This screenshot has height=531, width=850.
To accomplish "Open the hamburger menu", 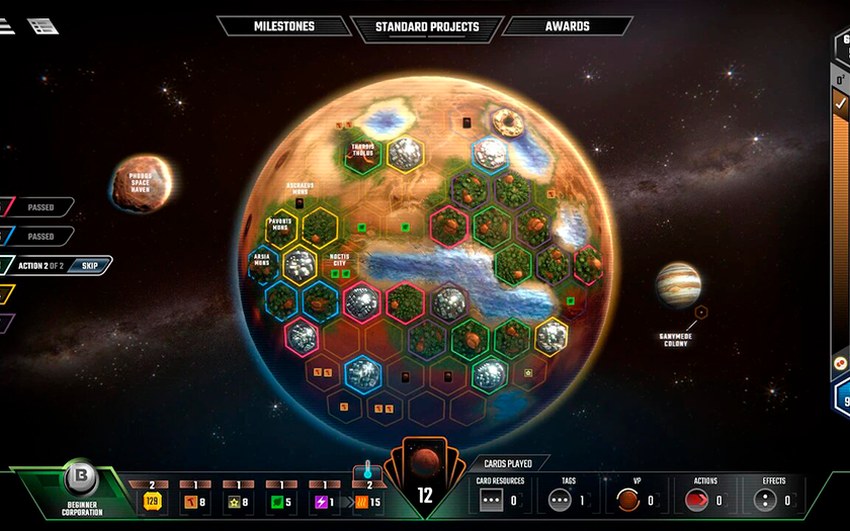I will [x=6, y=26].
